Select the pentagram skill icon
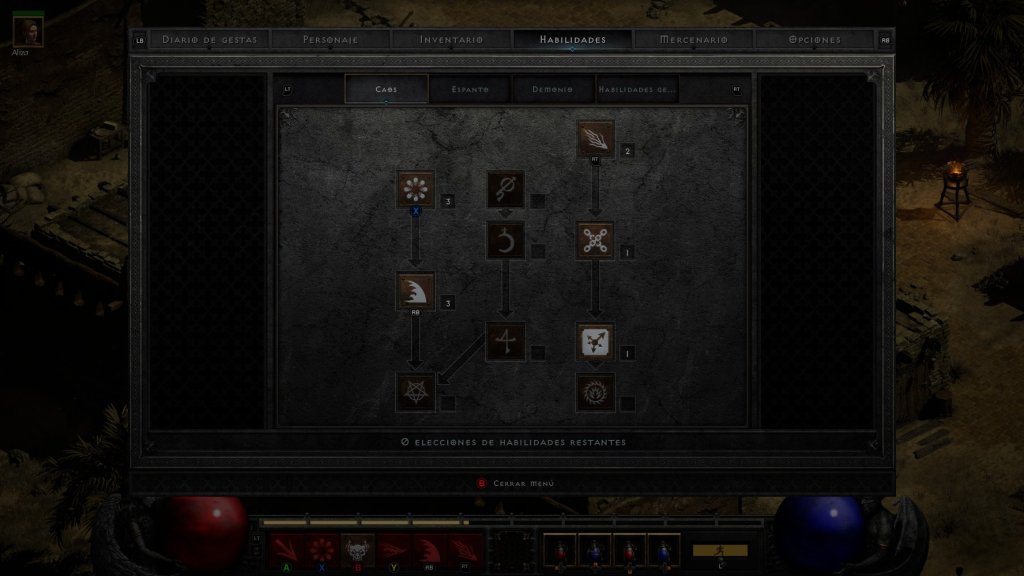The width and height of the screenshot is (1024, 576). pyautogui.click(x=416, y=392)
